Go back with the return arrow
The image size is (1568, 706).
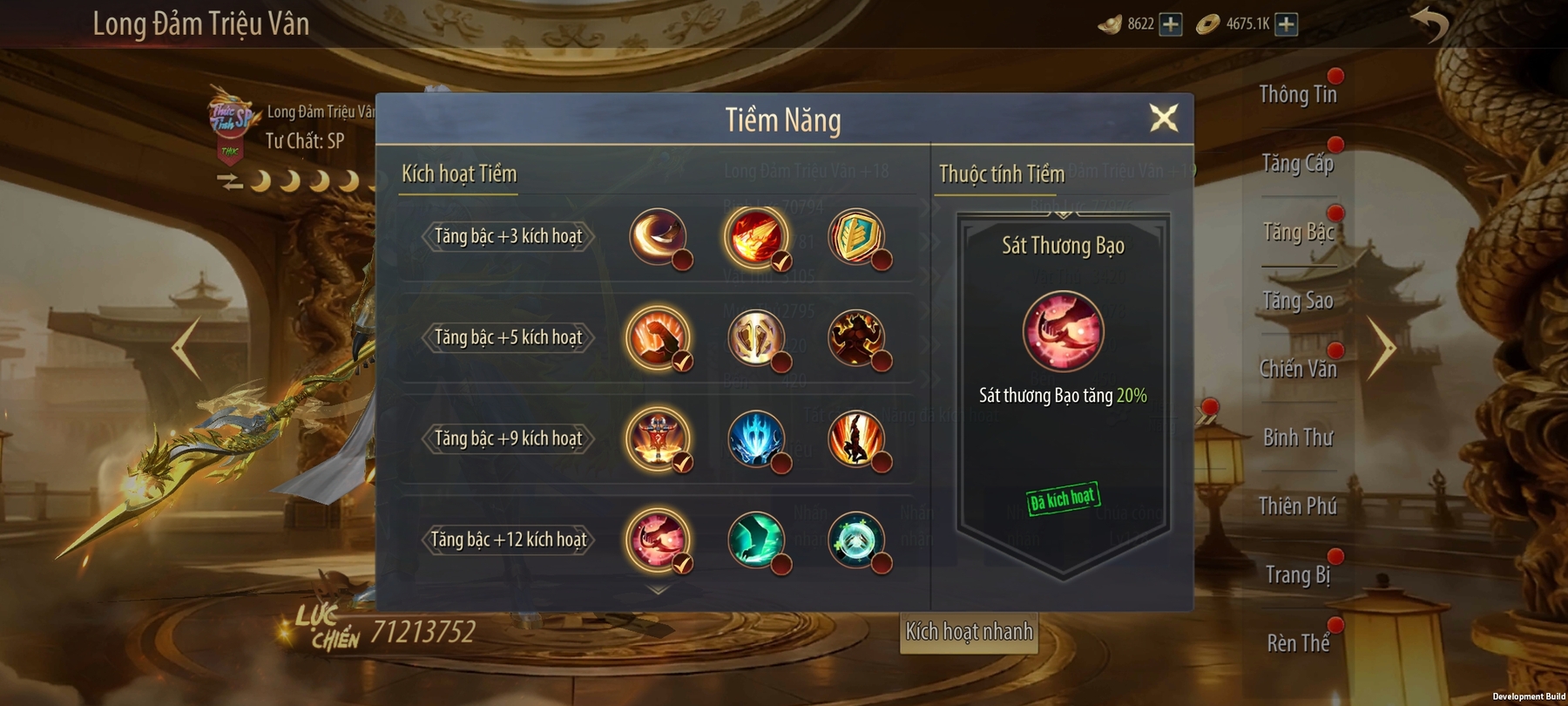pos(1429,24)
